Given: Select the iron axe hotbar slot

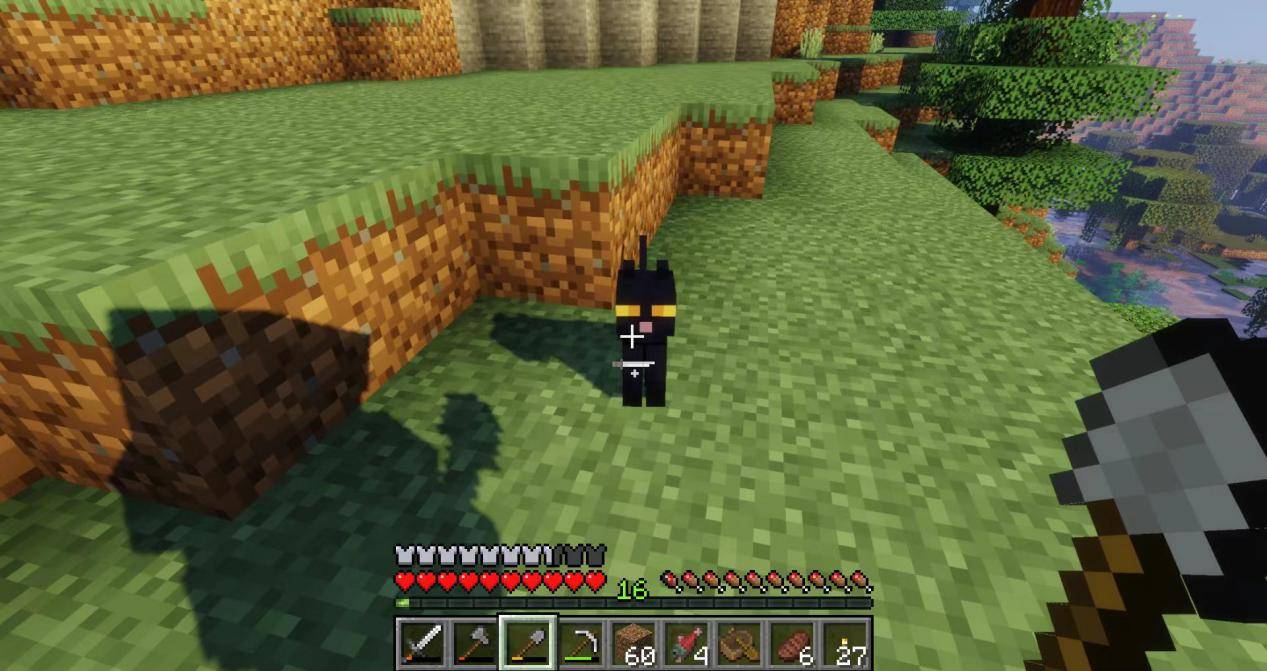Looking at the screenshot, I should click(475, 643).
